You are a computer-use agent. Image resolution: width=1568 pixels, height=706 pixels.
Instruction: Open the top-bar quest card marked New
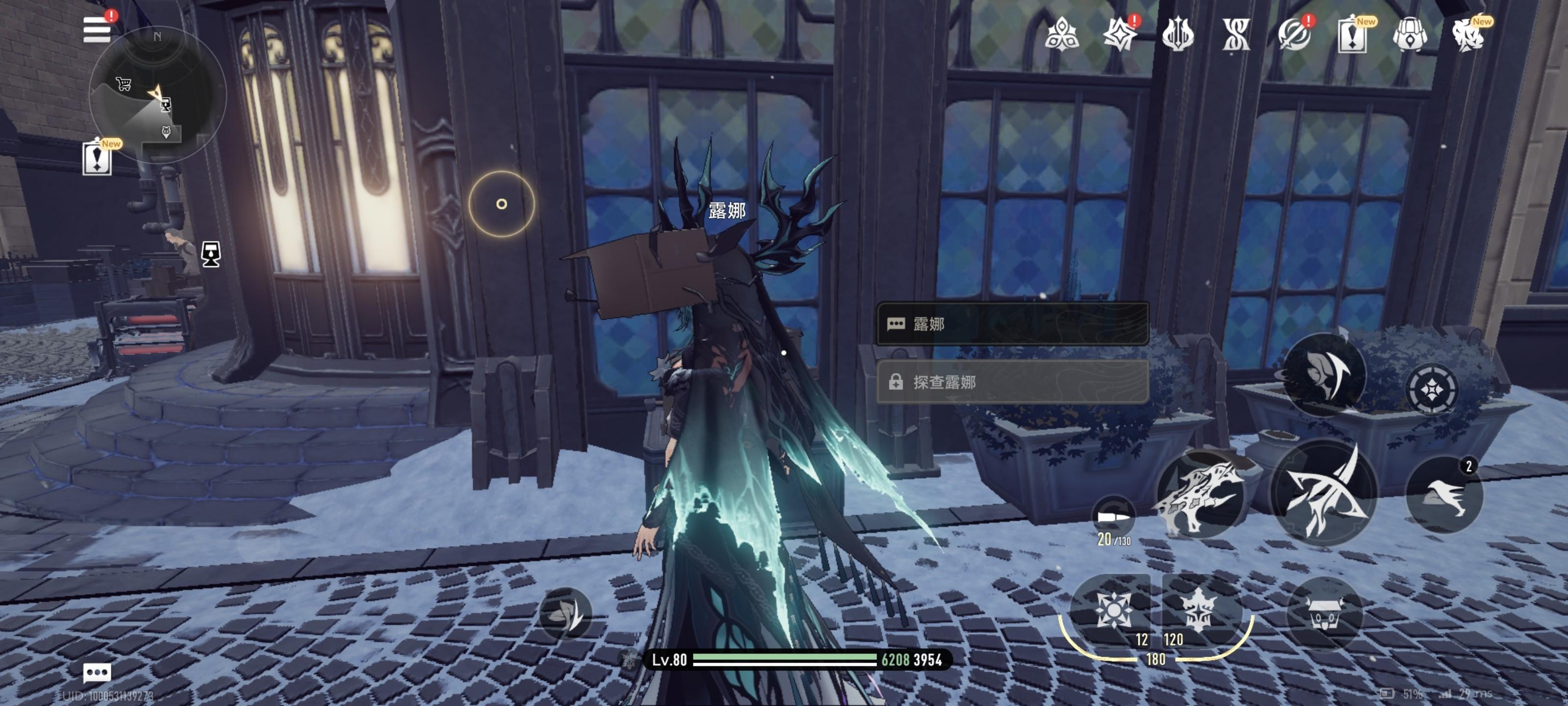pyautogui.click(x=1352, y=35)
